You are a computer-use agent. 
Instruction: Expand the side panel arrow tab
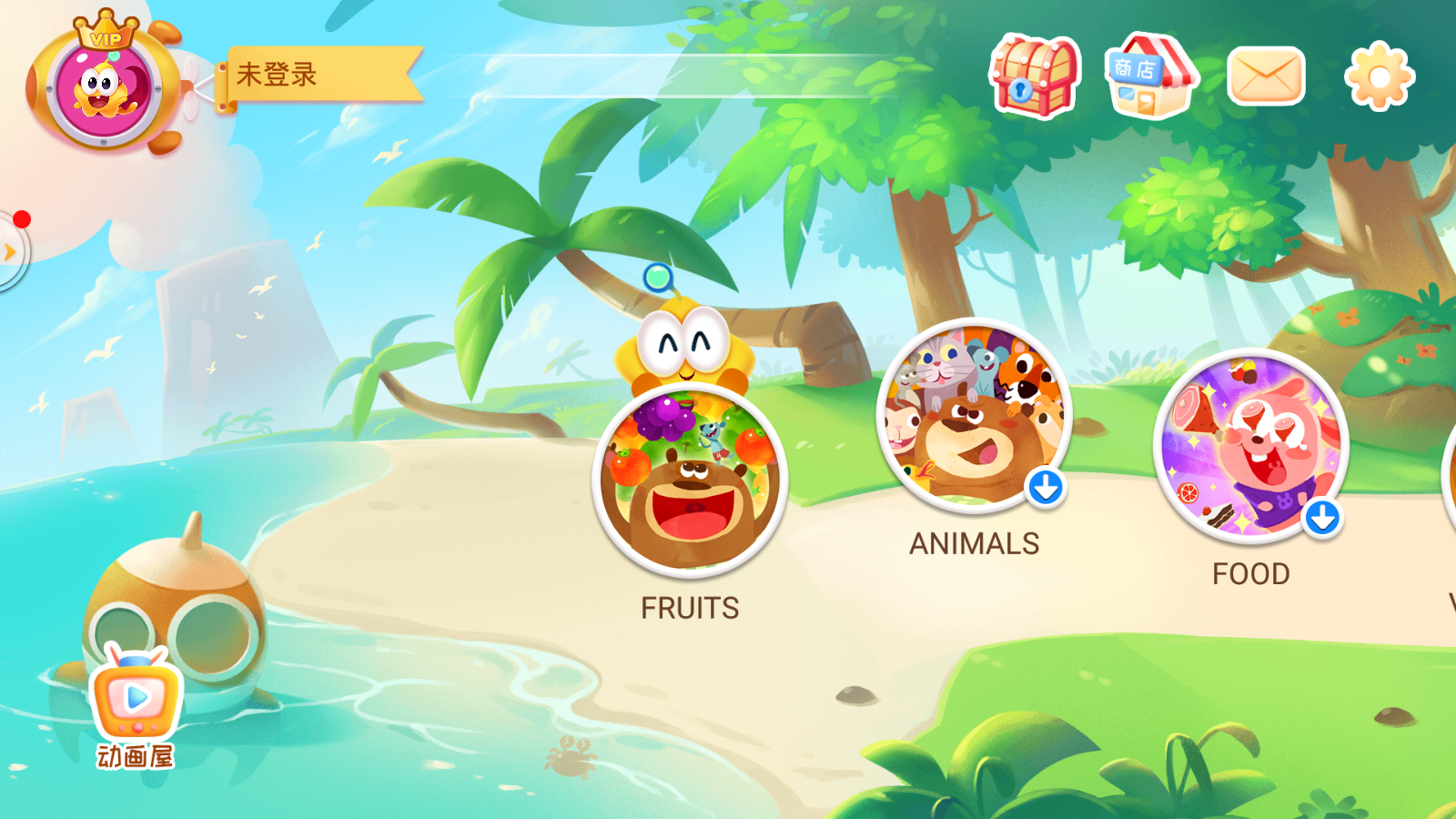pyautogui.click(x=11, y=252)
